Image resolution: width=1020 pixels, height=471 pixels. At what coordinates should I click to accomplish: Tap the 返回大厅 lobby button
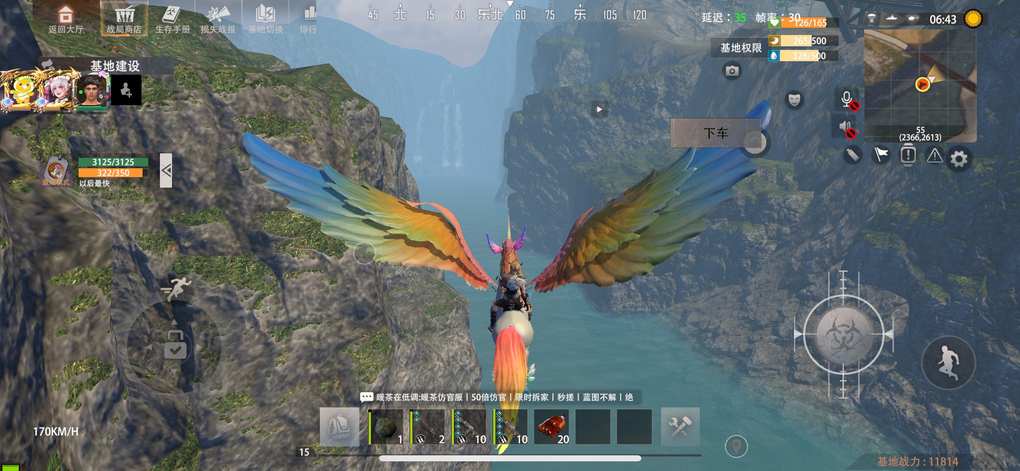(65, 18)
